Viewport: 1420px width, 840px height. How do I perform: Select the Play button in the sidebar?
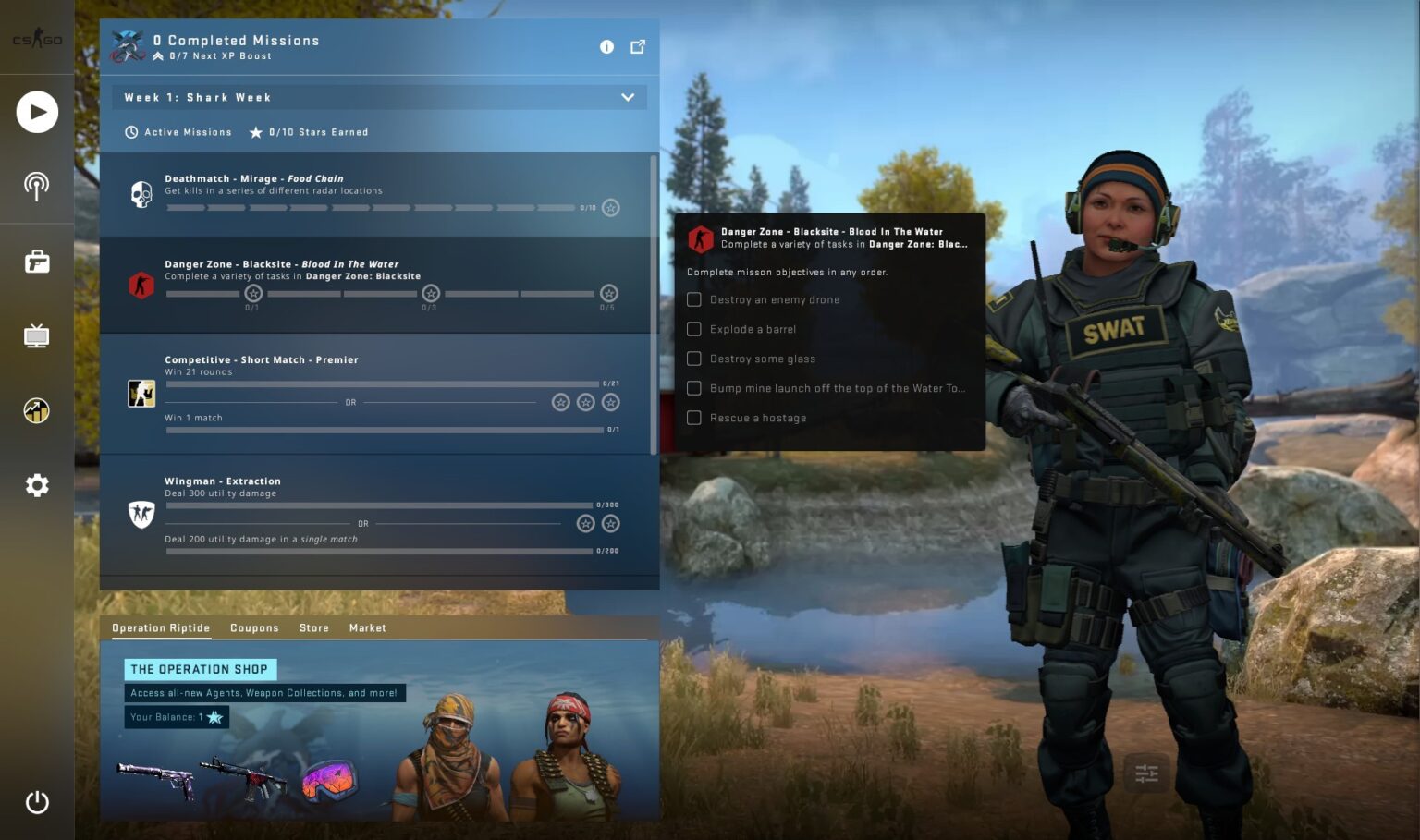pos(37,111)
